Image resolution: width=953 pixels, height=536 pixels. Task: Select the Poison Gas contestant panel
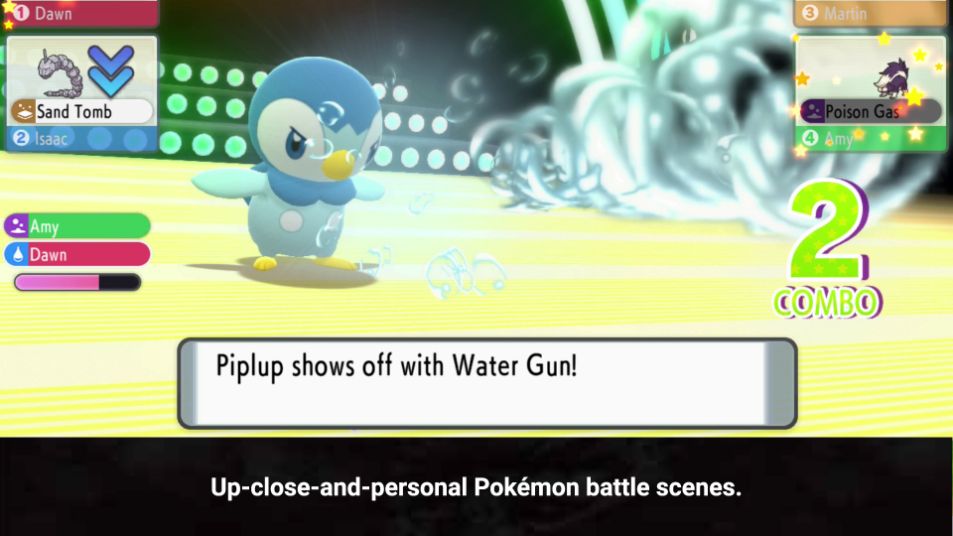[869, 82]
